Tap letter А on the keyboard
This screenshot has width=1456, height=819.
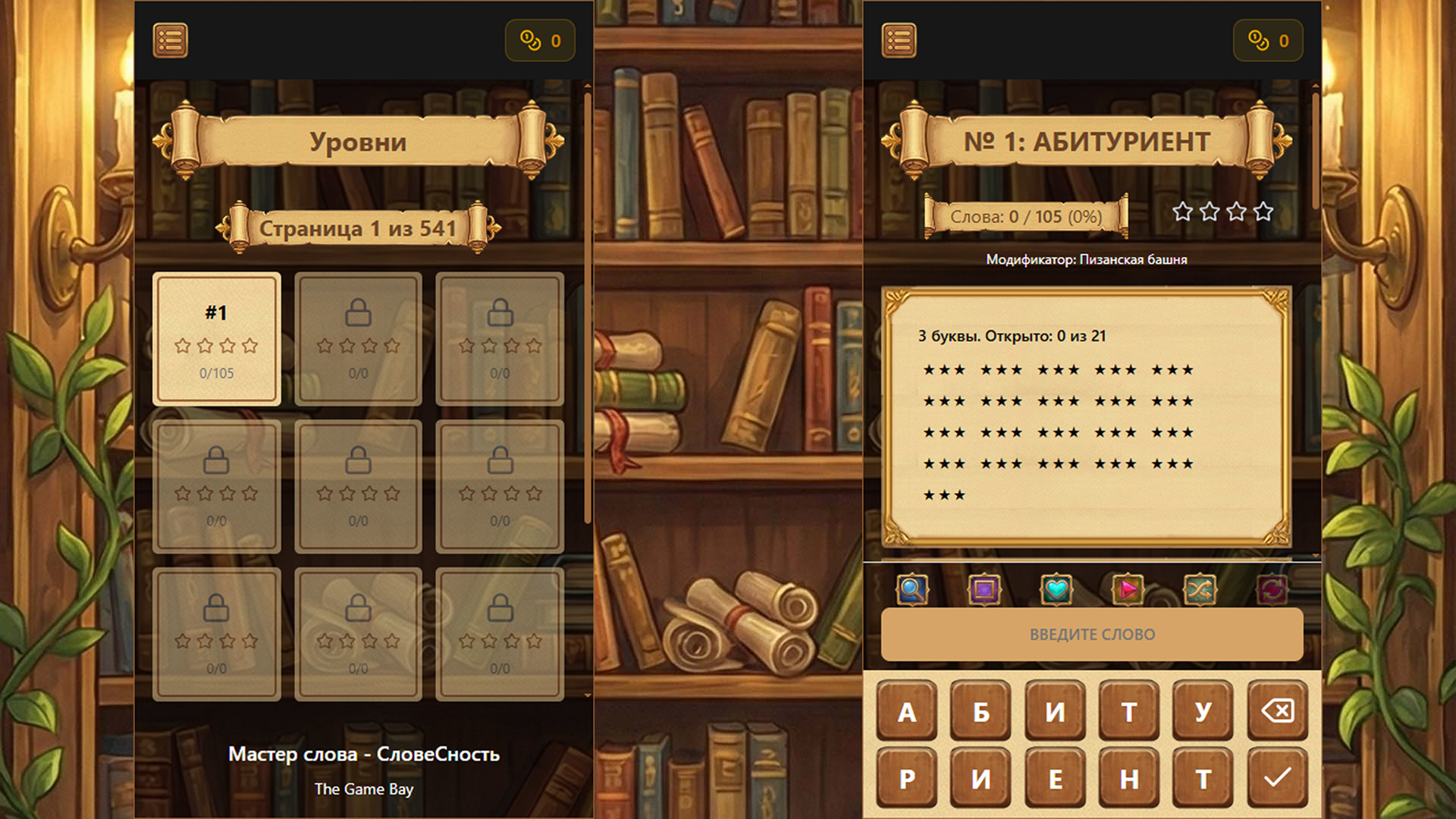906,711
